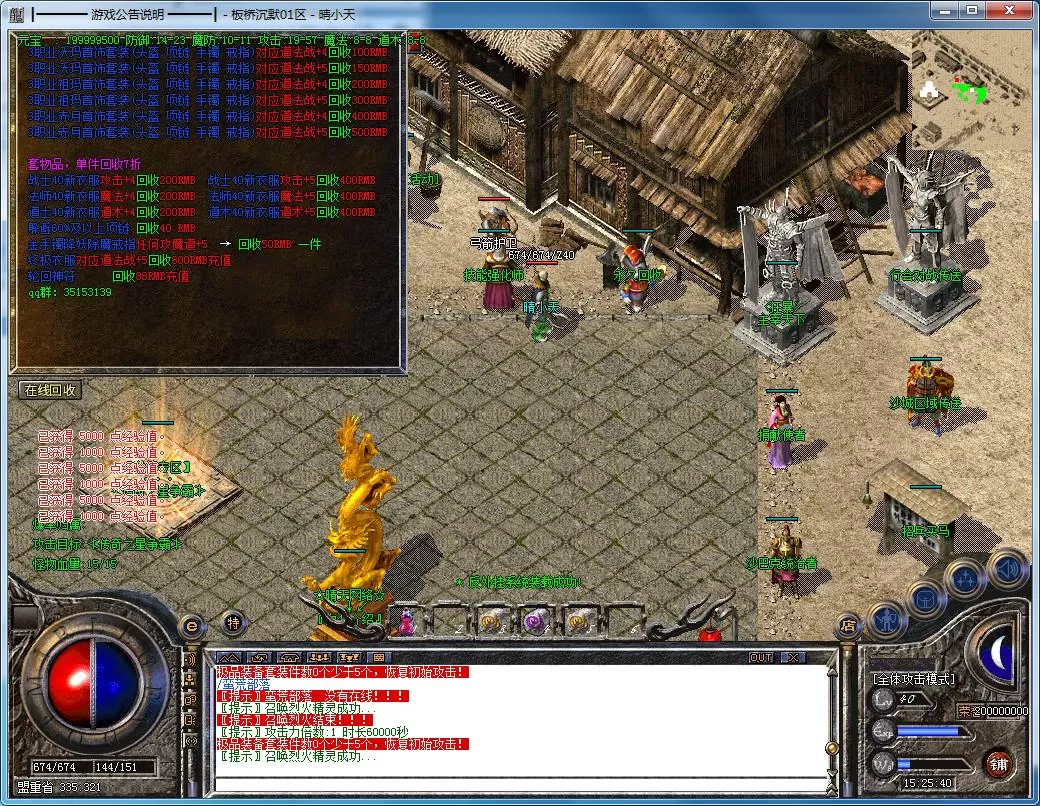
Task: Click the OUT button above chat
Action: point(761,657)
